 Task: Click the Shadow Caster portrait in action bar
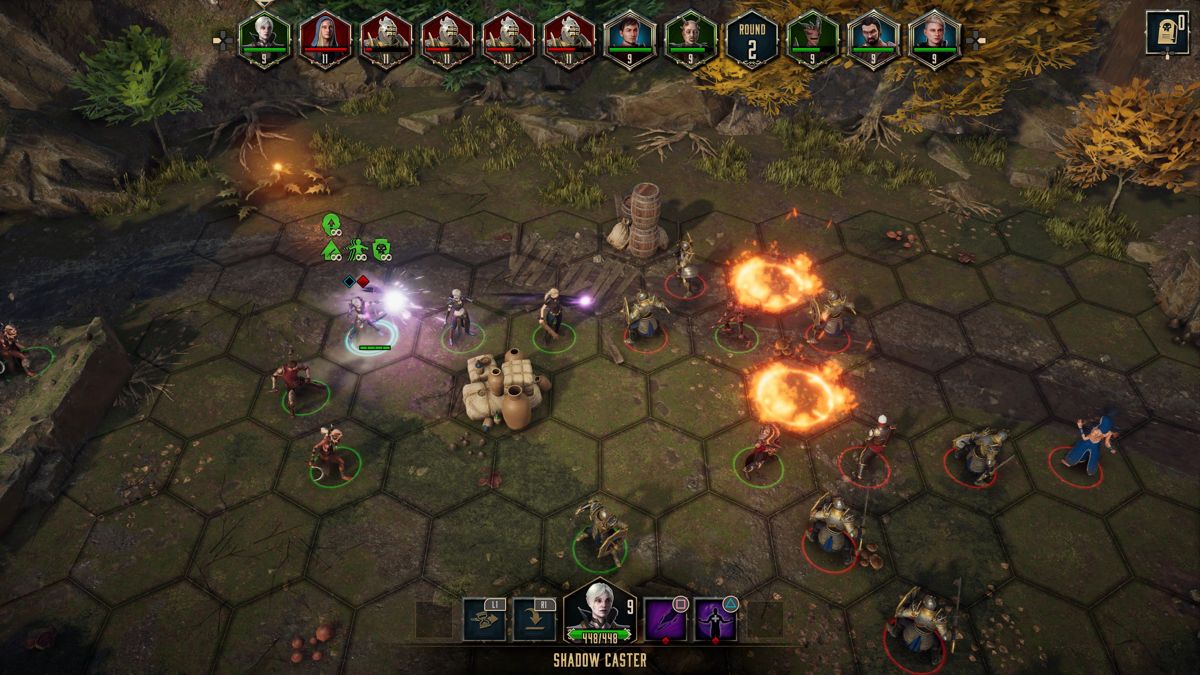(599, 610)
